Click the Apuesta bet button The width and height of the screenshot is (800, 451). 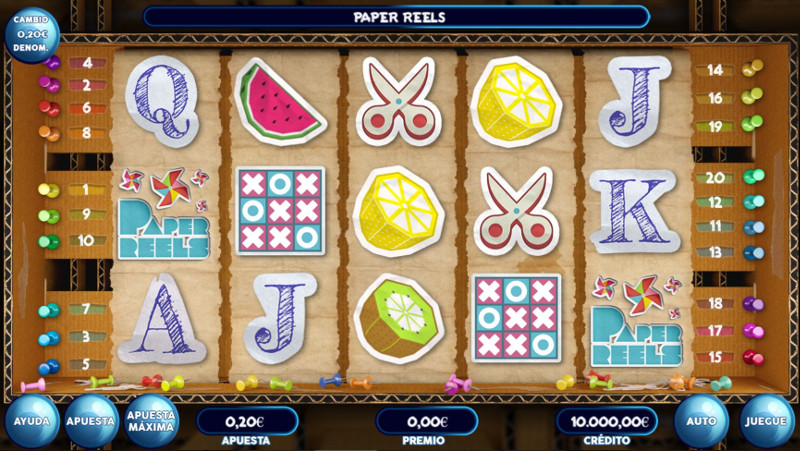92,421
